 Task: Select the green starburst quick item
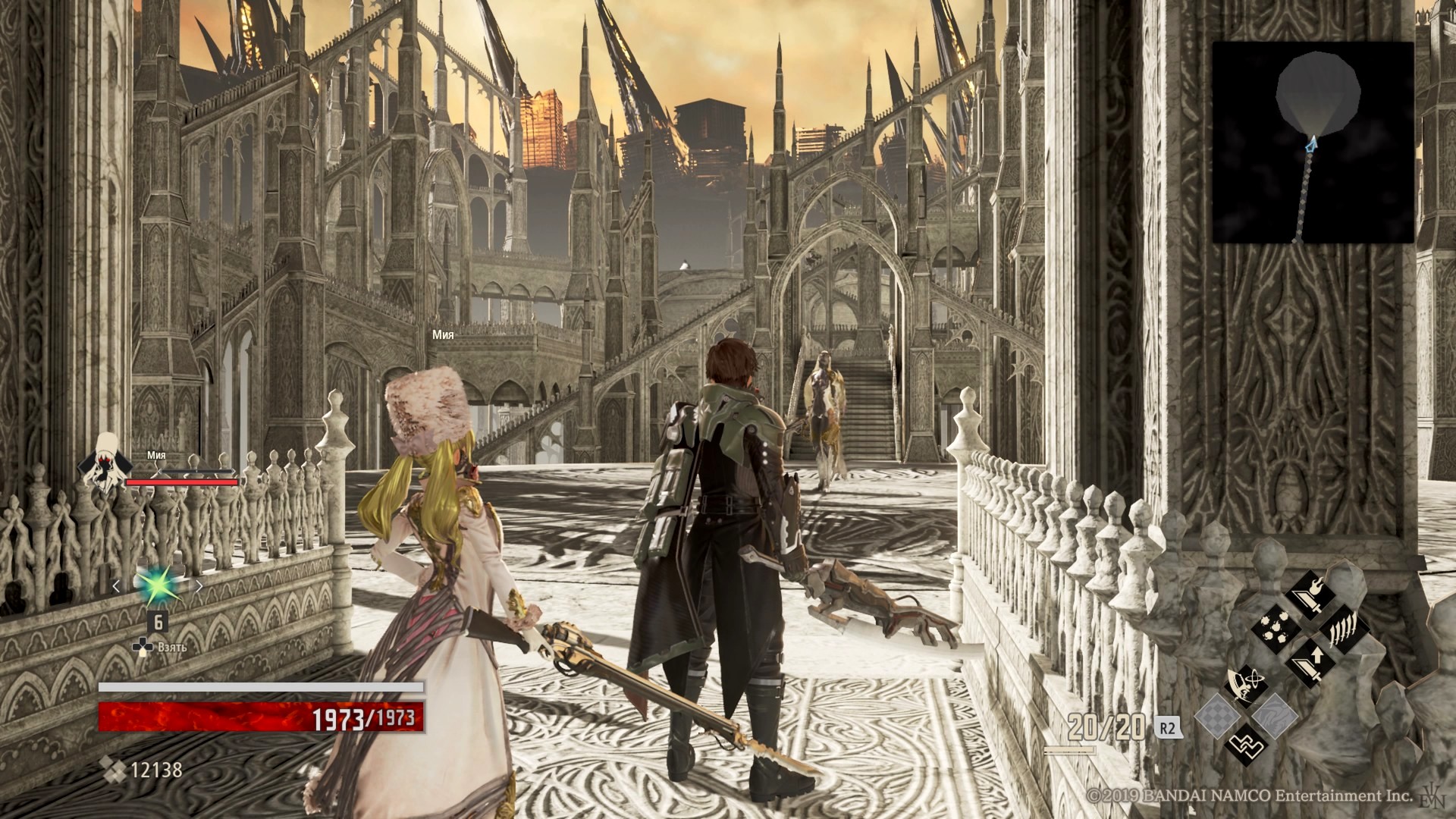coord(157,585)
